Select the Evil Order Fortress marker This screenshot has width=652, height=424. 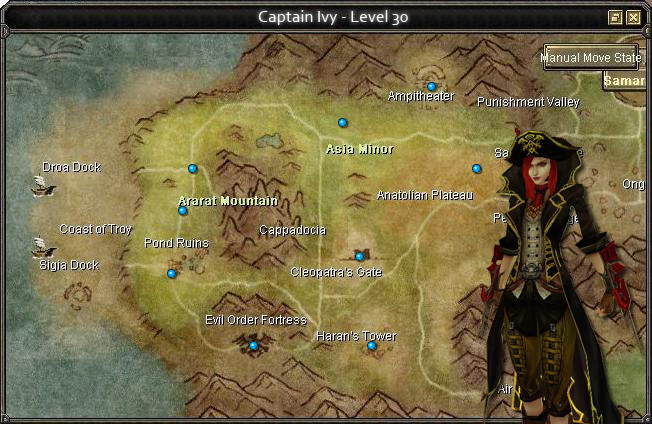[x=254, y=346]
